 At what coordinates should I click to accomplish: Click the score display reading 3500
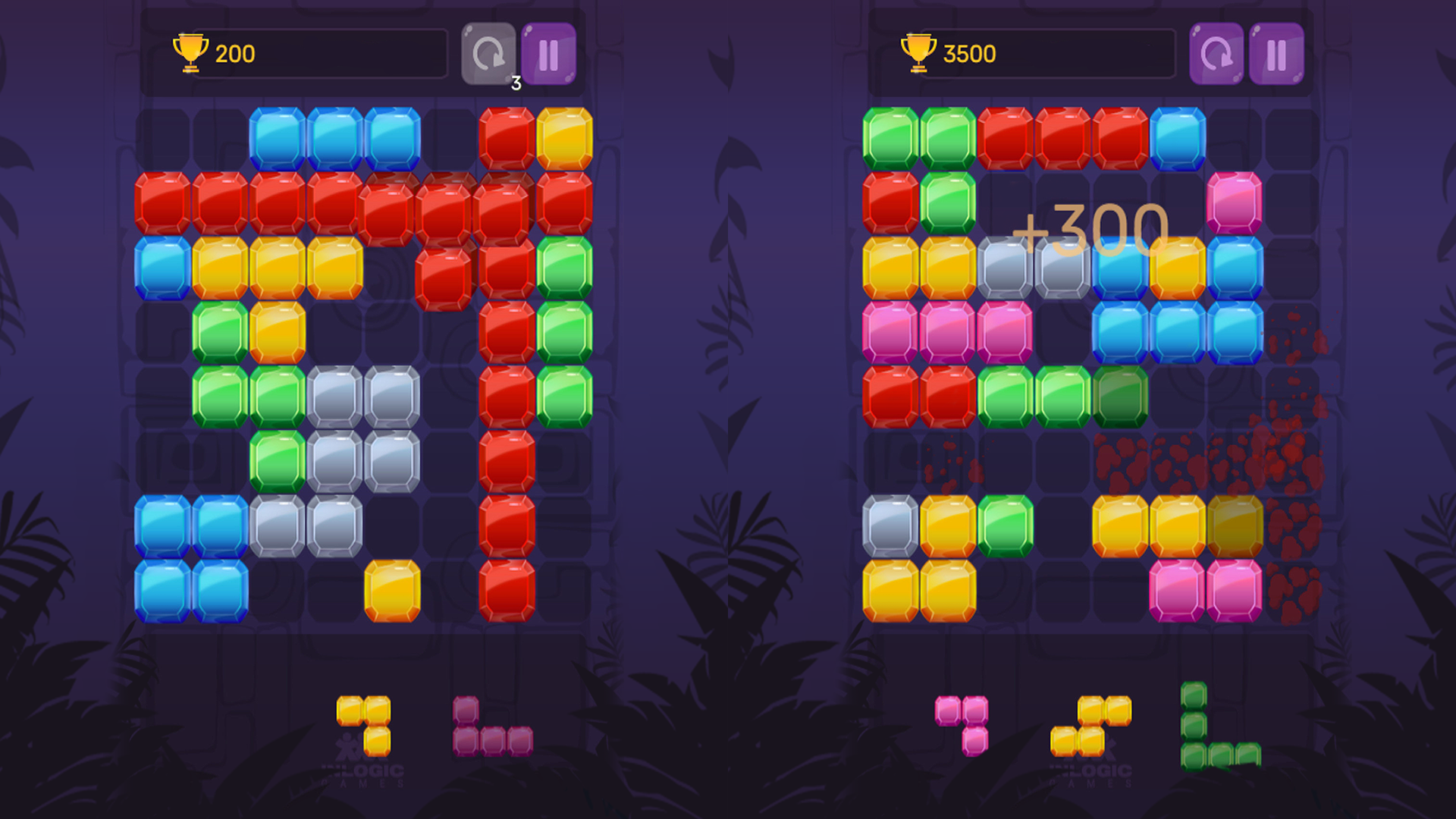968,53
